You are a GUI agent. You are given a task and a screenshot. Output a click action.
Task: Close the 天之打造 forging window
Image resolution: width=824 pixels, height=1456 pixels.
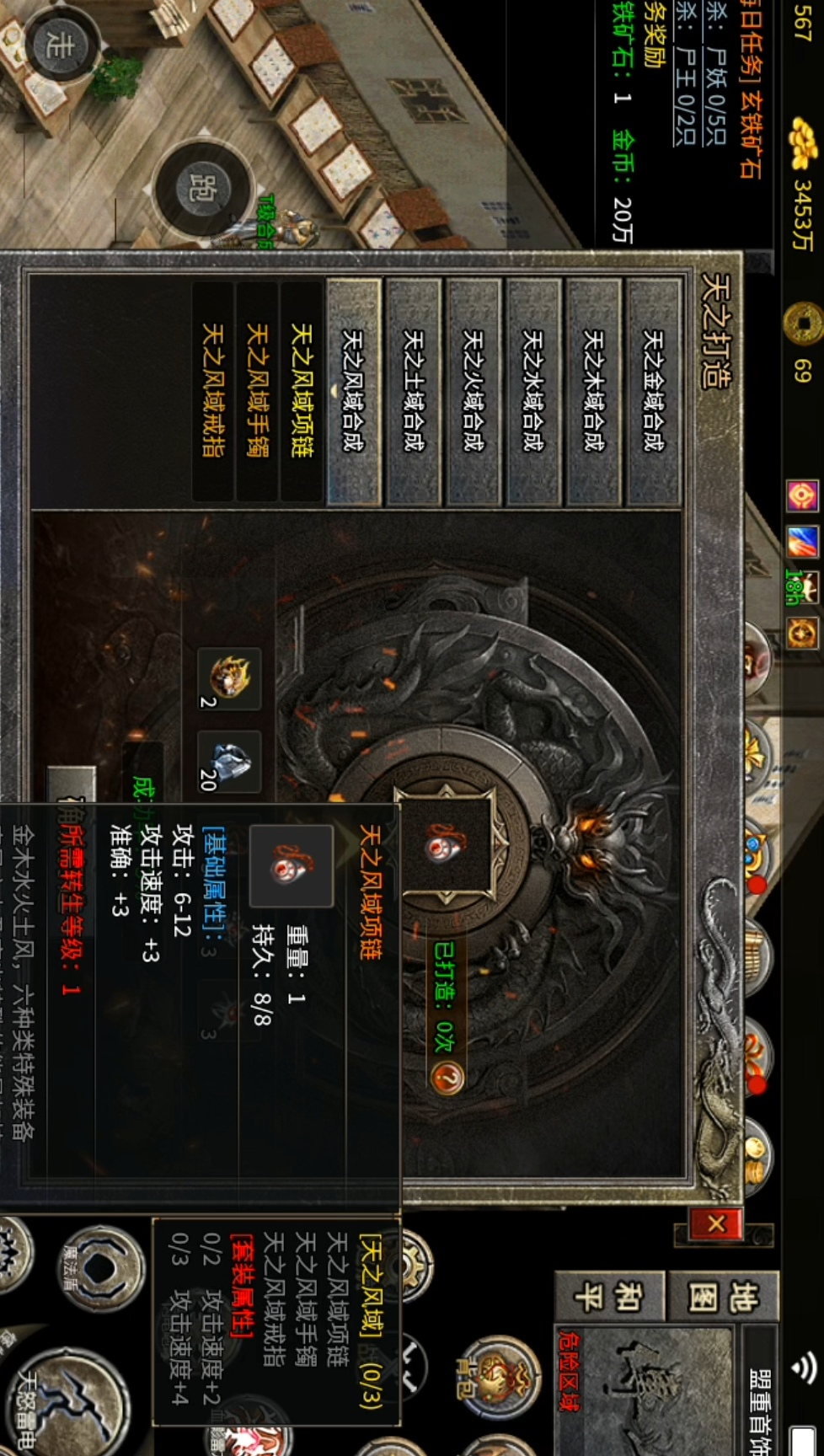[715, 1223]
